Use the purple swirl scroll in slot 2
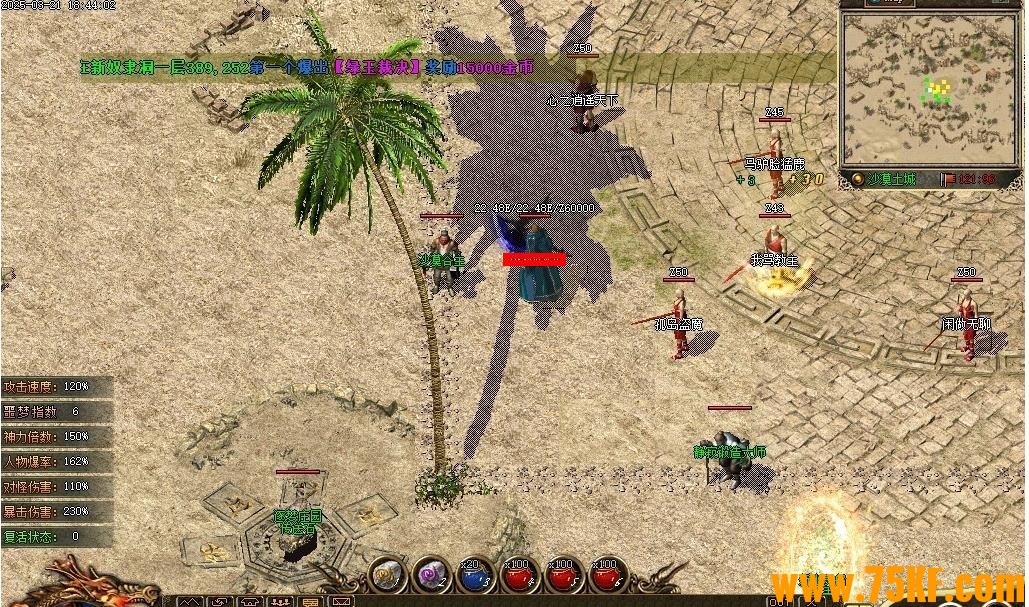This screenshot has width=1029, height=607. tap(430, 575)
